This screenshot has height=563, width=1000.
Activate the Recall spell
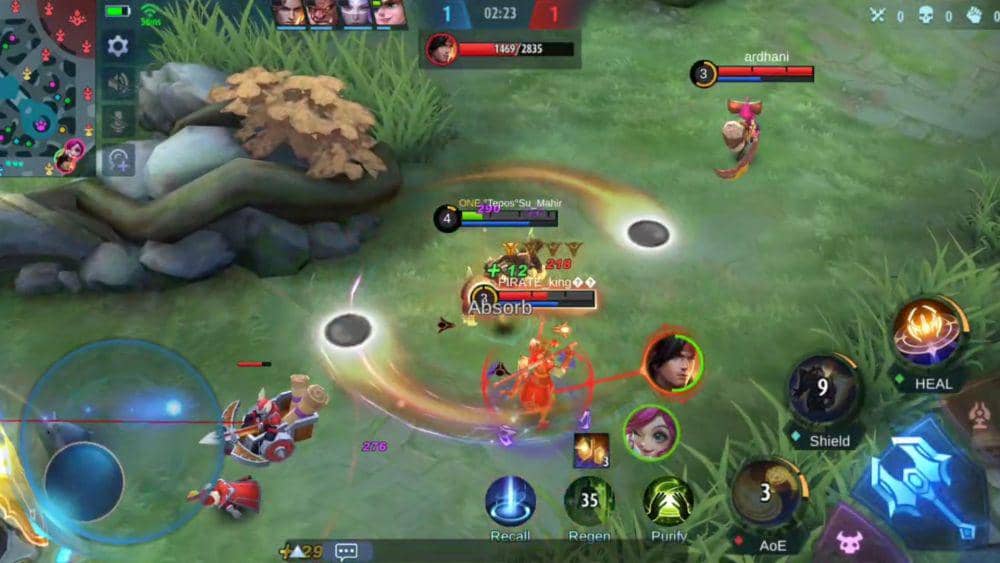coord(510,500)
